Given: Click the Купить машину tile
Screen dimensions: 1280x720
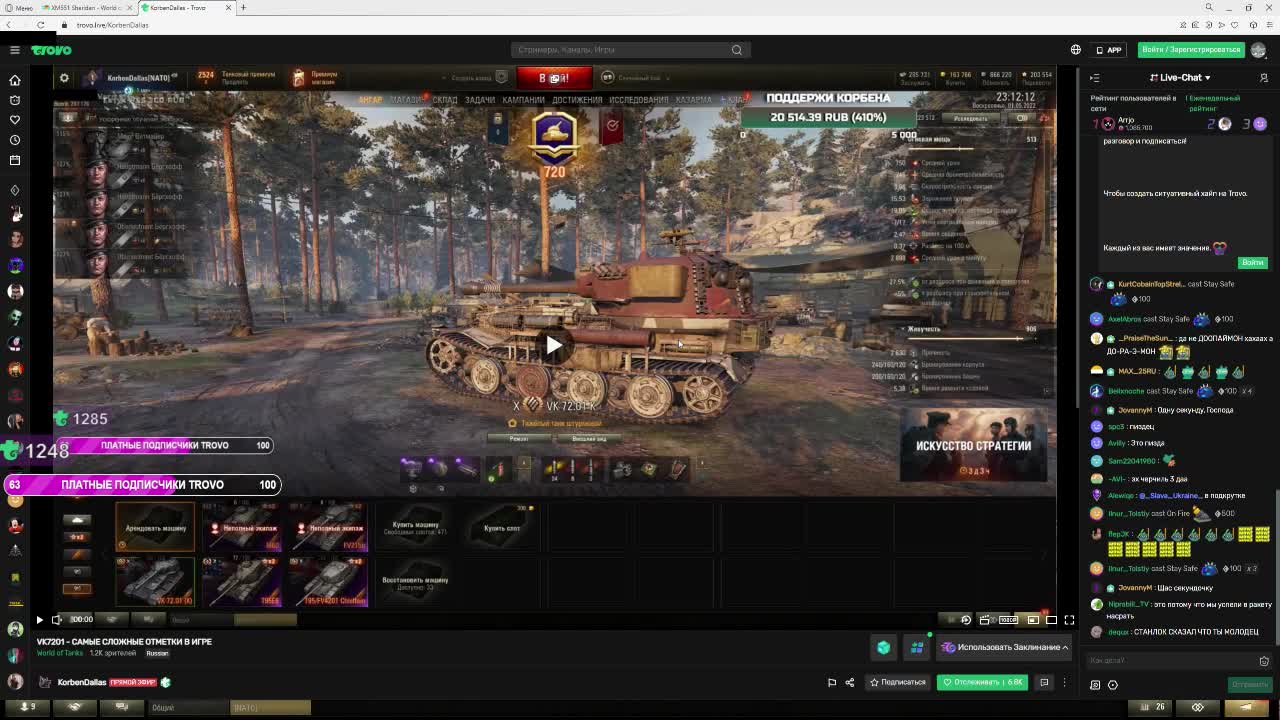Looking at the screenshot, I should click(x=415, y=527).
